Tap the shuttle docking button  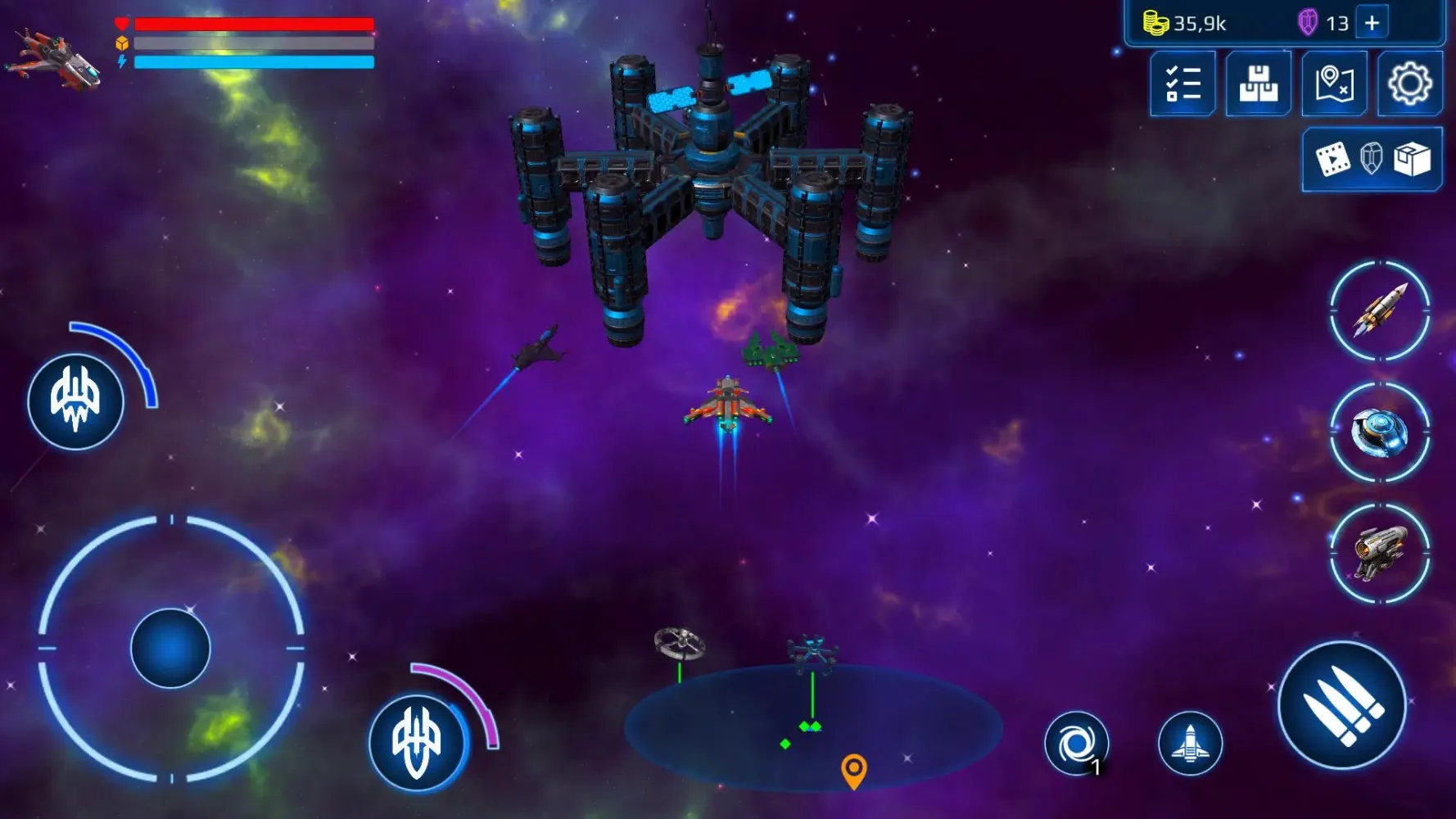pyautogui.click(x=1190, y=744)
